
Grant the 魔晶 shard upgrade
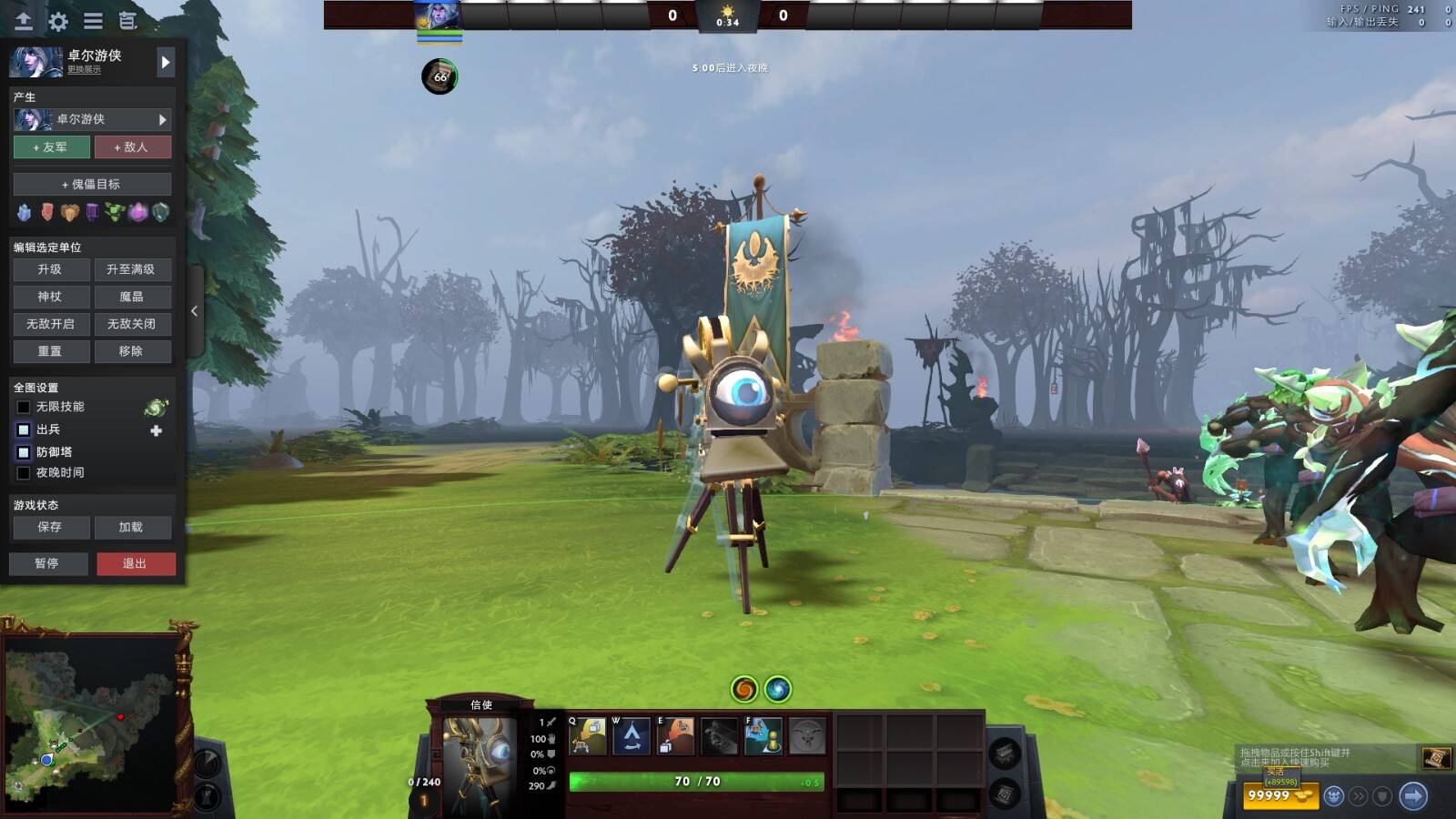132,297
